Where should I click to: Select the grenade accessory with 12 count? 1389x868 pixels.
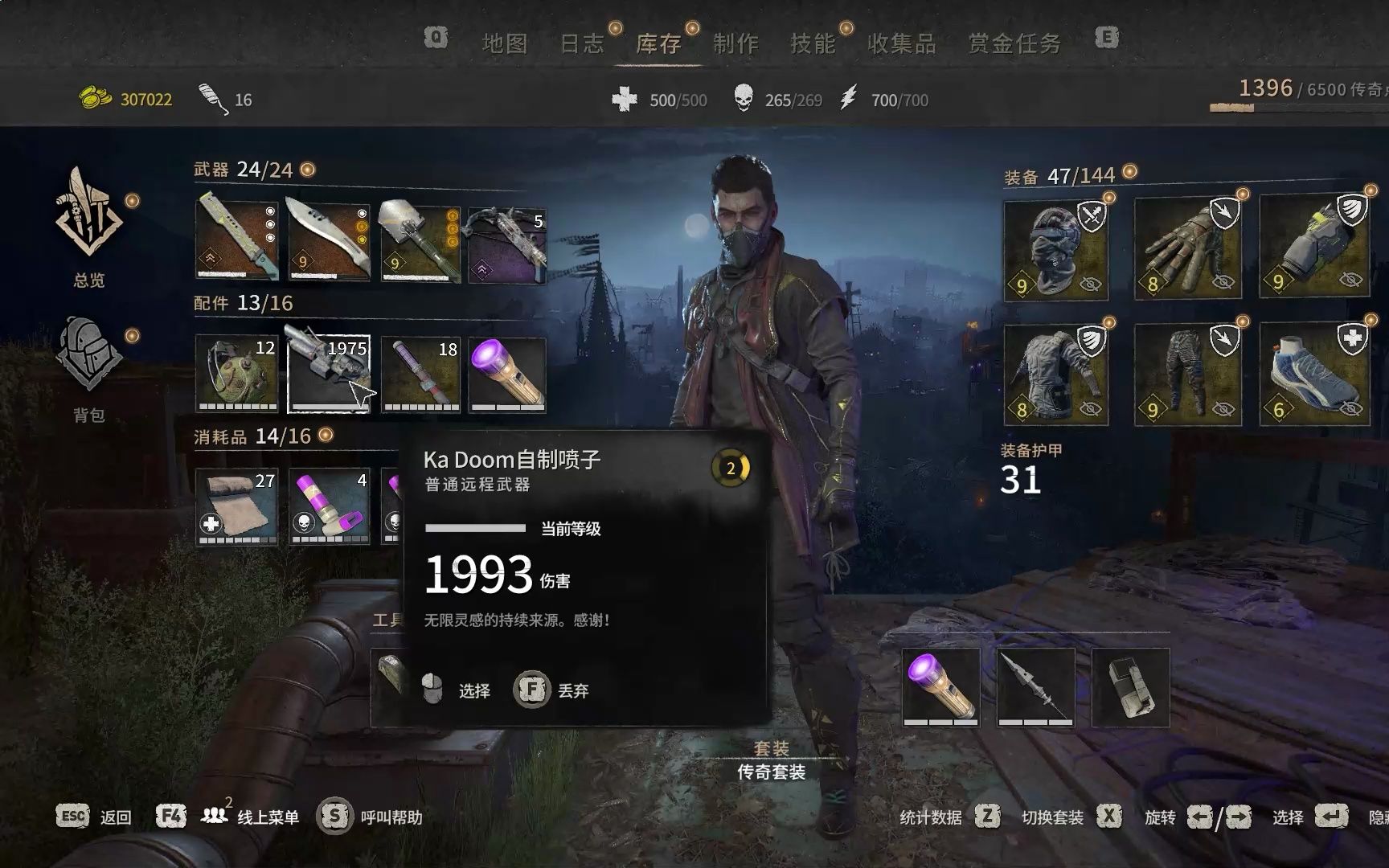pyautogui.click(x=237, y=375)
